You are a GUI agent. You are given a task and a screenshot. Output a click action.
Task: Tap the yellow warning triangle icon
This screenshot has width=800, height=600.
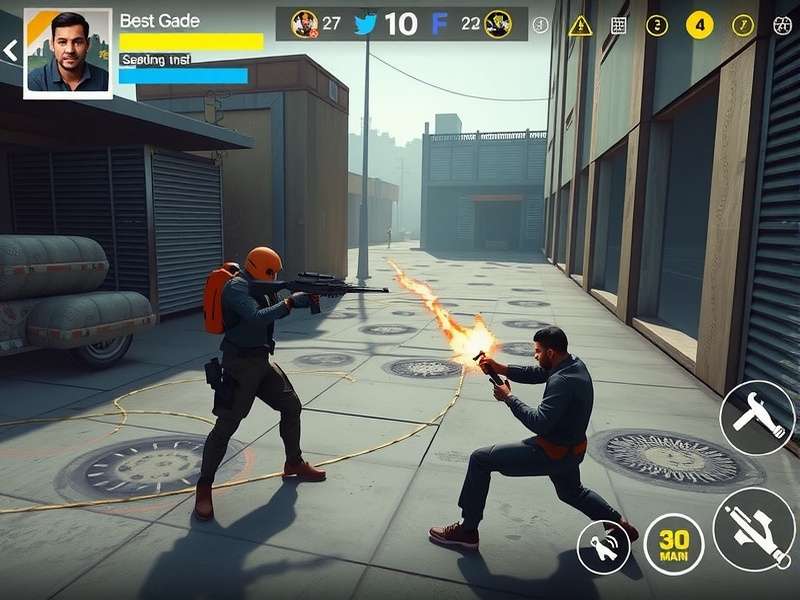(580, 26)
